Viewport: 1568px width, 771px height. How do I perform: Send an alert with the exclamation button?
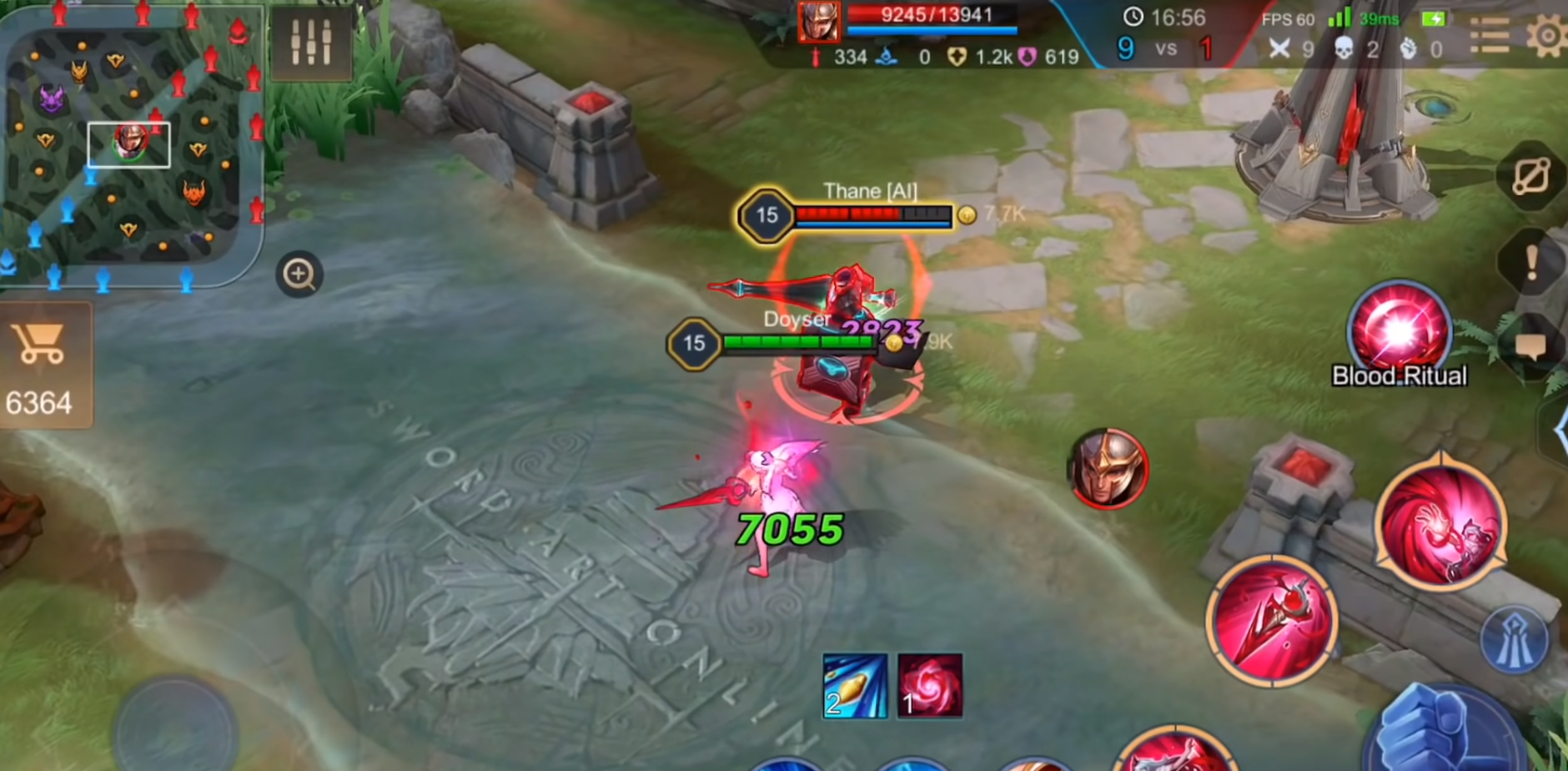pyautogui.click(x=1531, y=263)
